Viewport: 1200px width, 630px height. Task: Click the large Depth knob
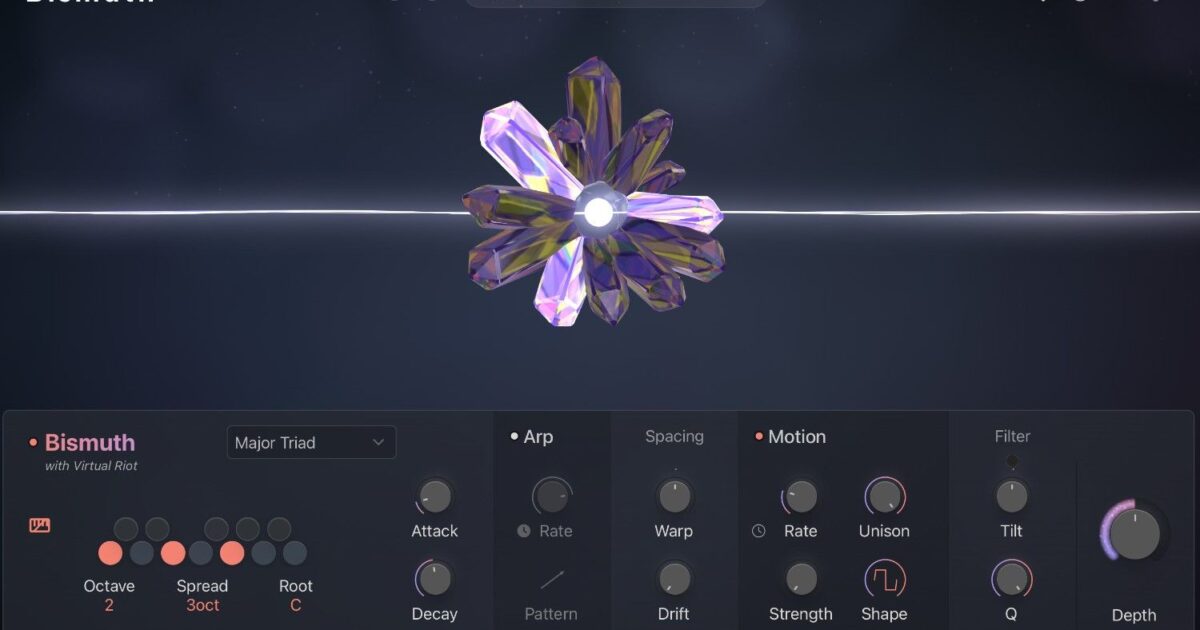tap(1134, 533)
